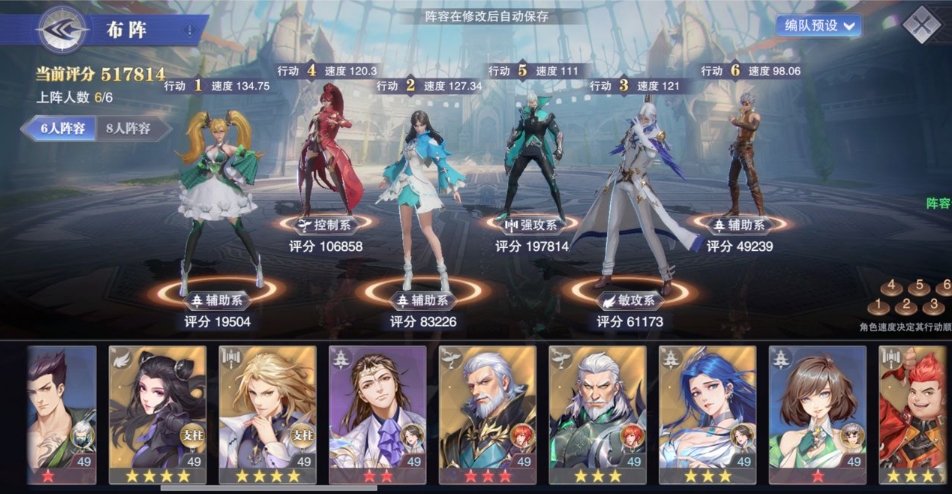This screenshot has height=494, width=952.
Task: Close the formation screen with the diamond X
Action: (x=921, y=26)
